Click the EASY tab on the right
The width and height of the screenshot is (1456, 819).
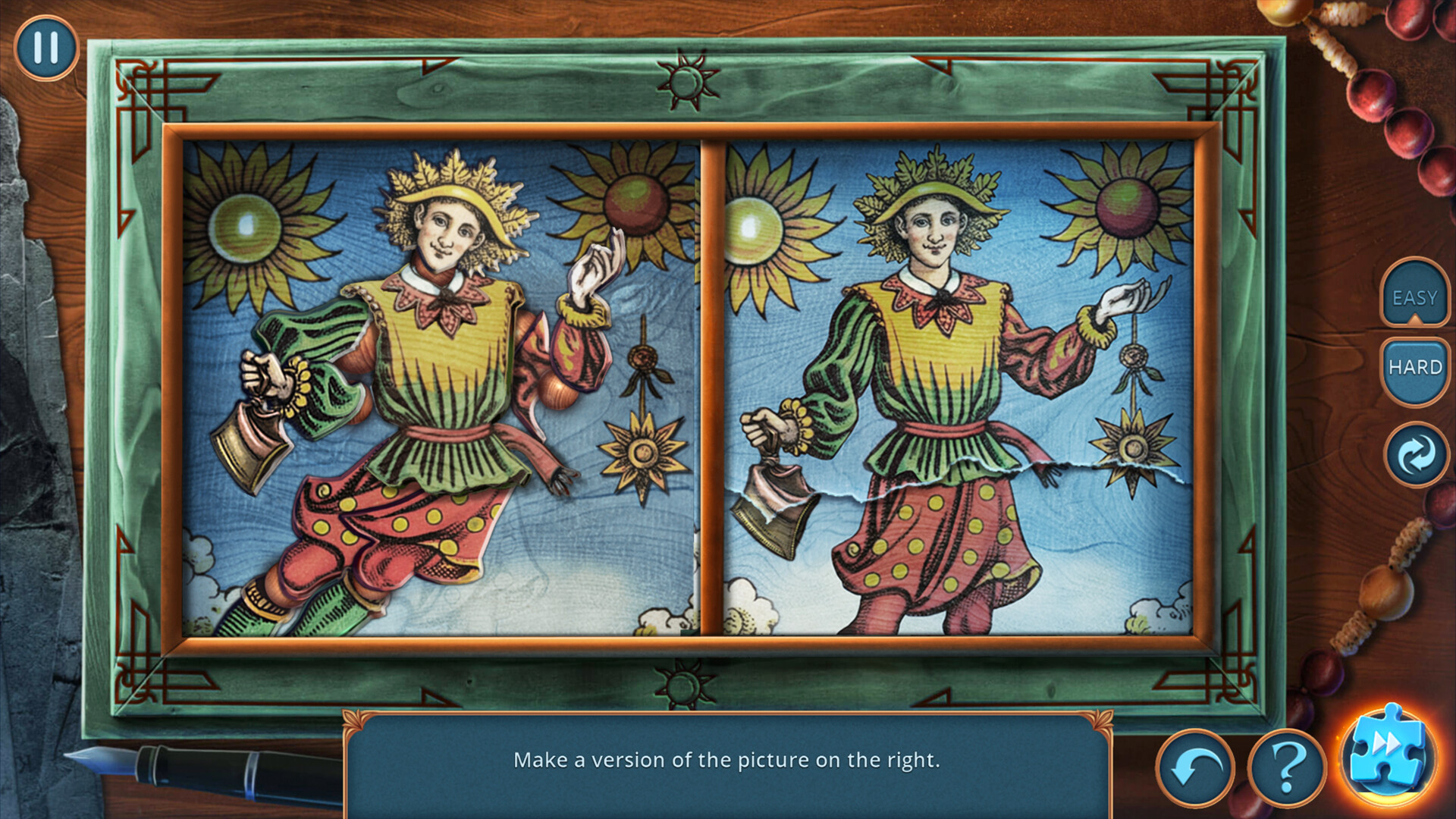[1415, 297]
